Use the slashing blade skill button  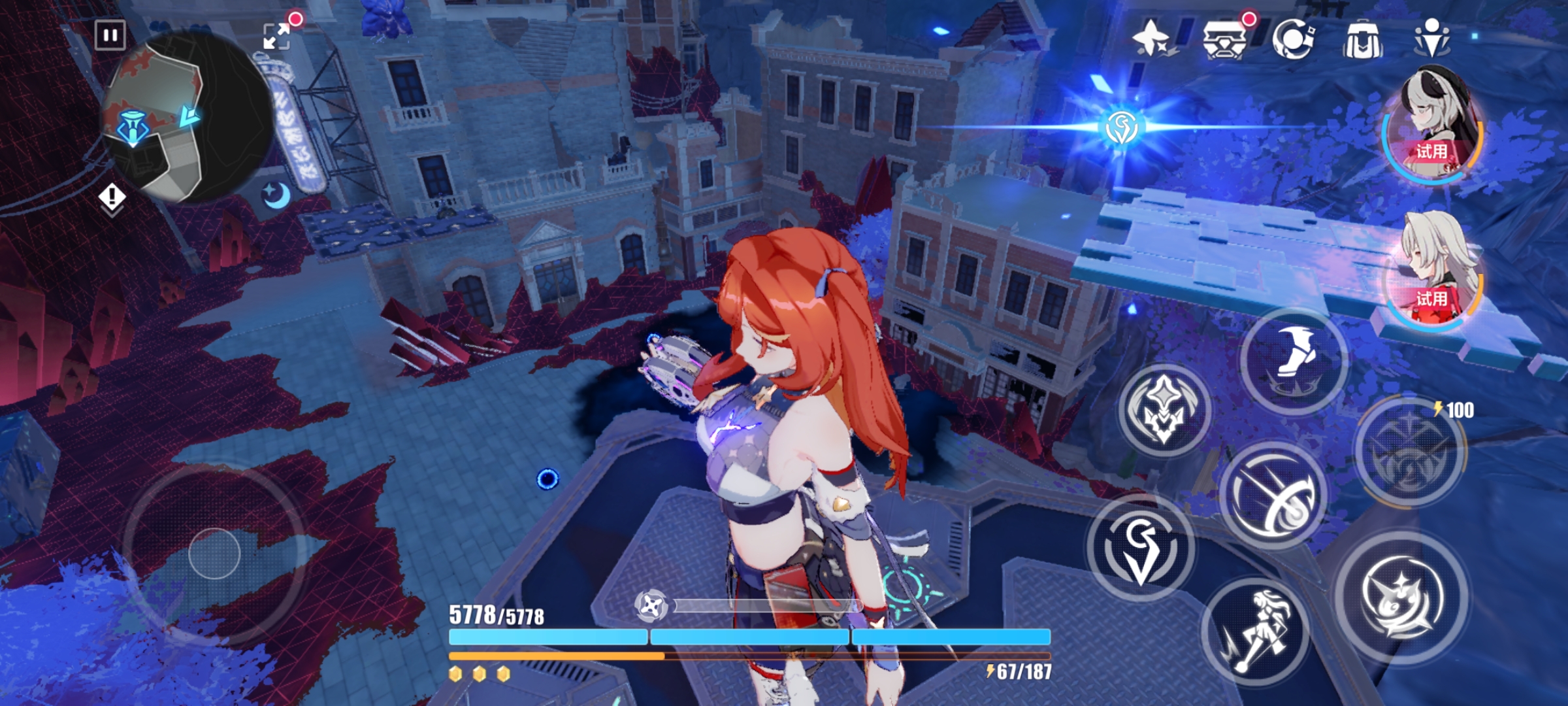(x=1273, y=496)
